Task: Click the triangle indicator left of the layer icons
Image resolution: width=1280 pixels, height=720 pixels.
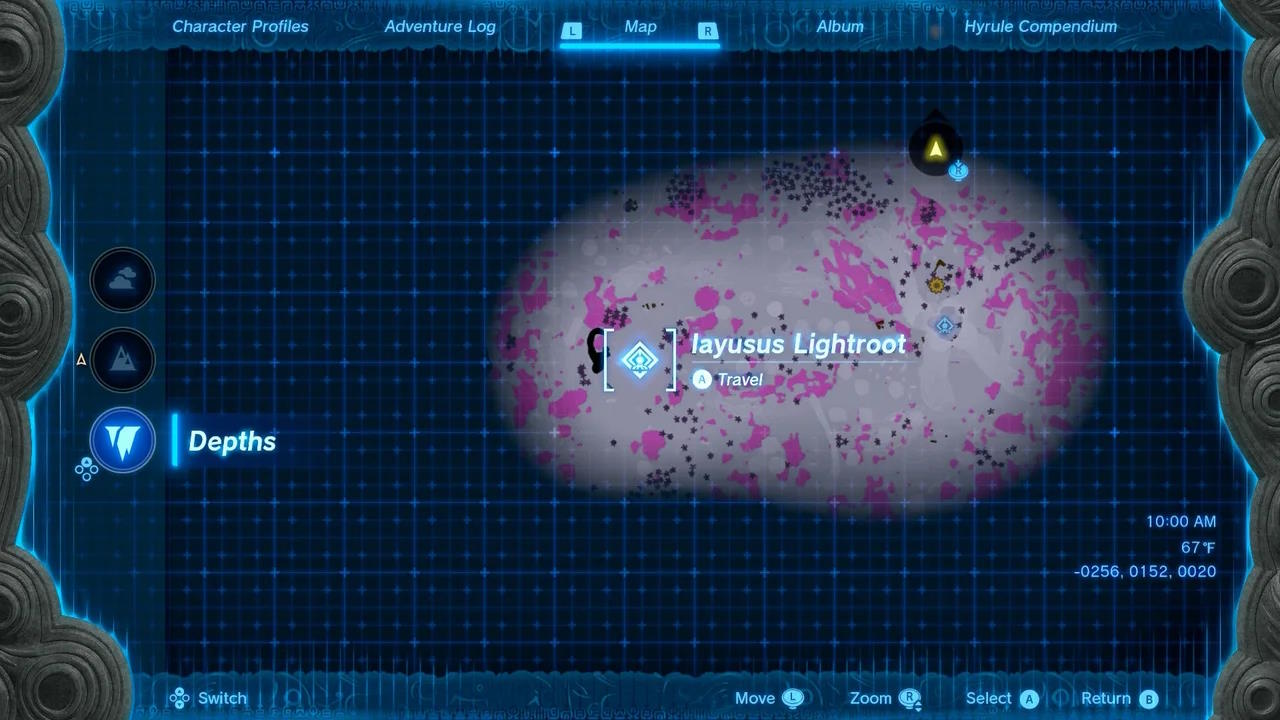Action: [80, 360]
